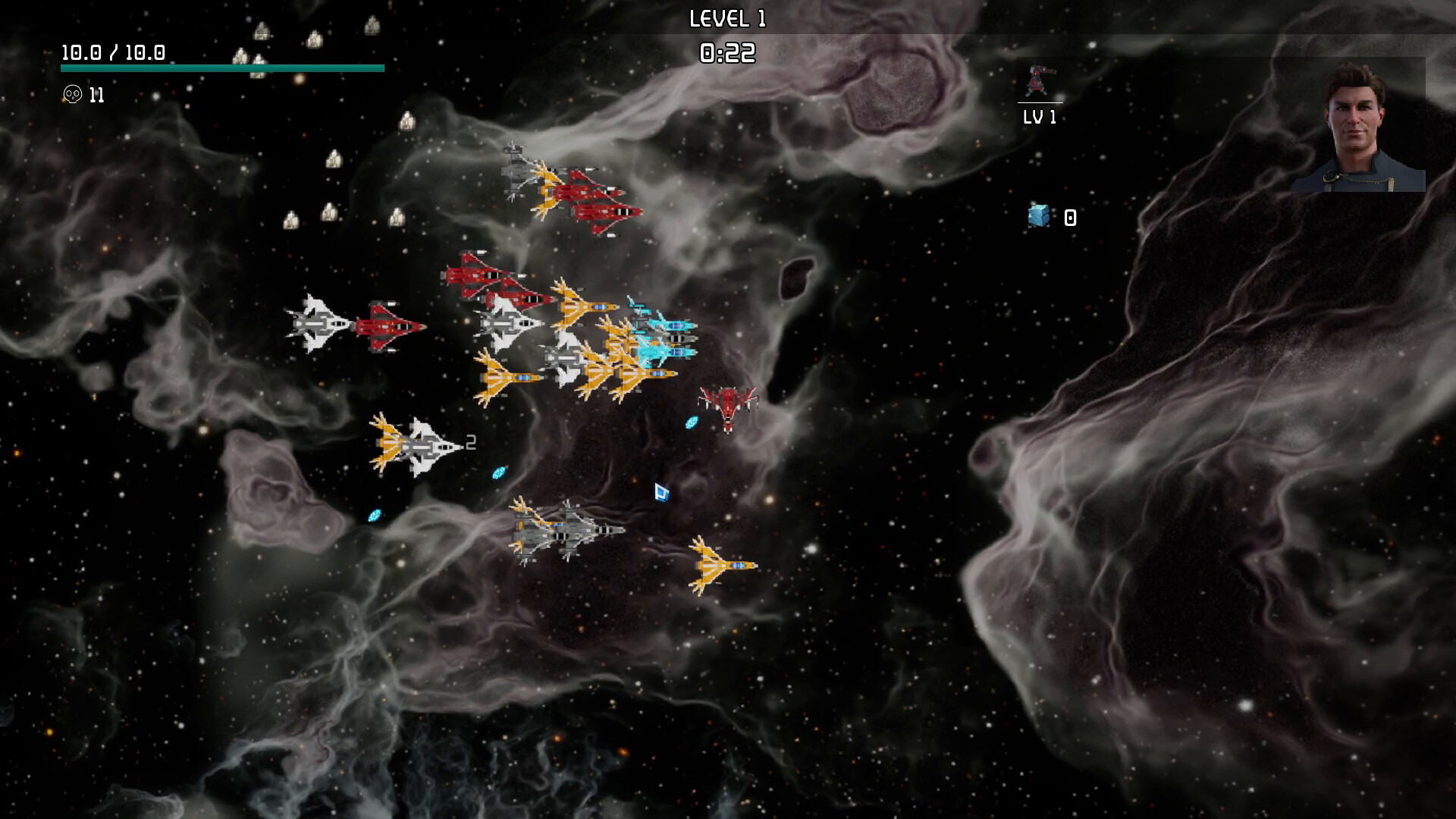Screen dimensions: 1456x819
Task: Click the ice cube resource icon
Action: click(1039, 217)
